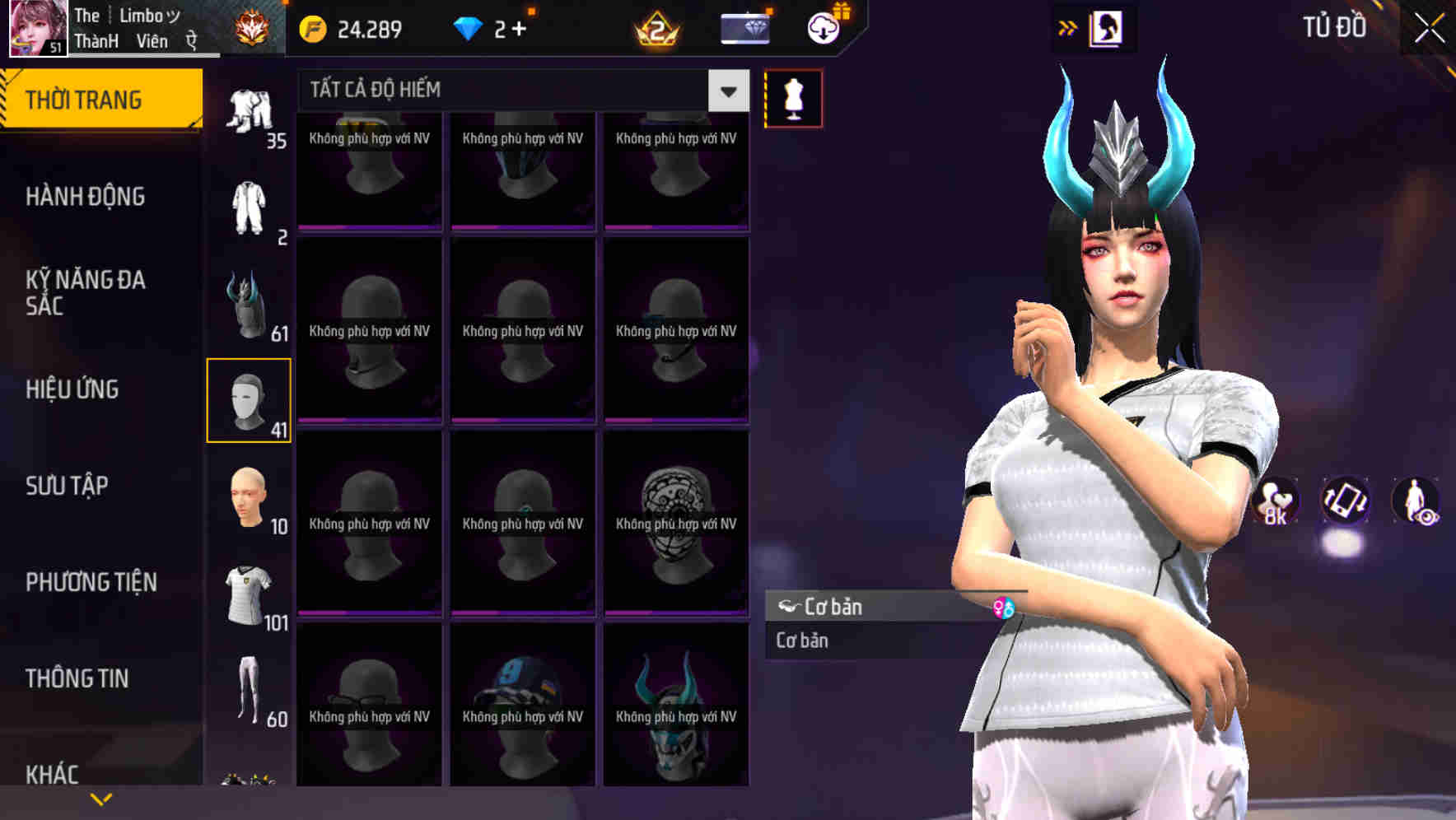Select the head category icon showing 10
This screenshot has height=820, width=1456.
point(249,496)
